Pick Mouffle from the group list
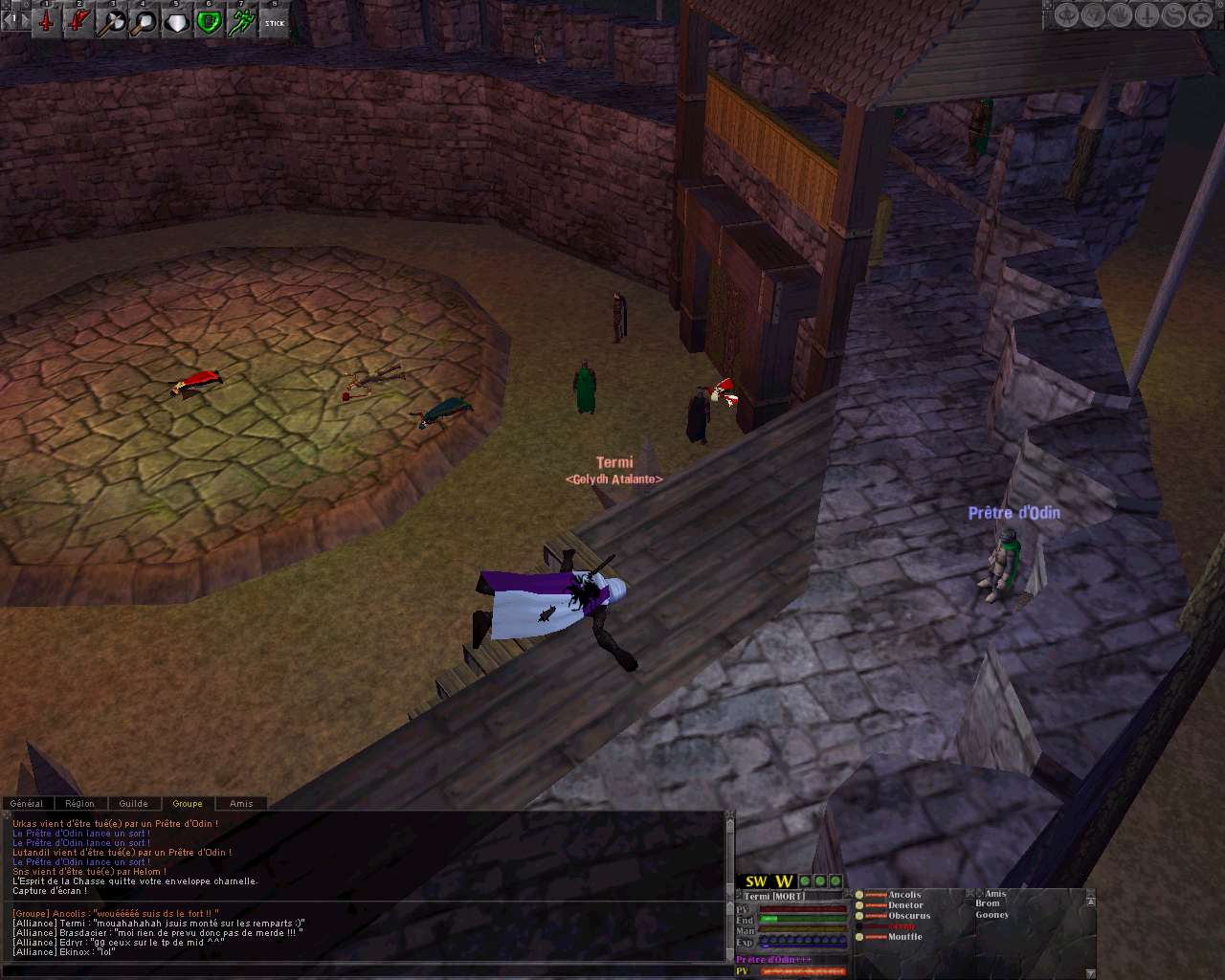 tap(904, 937)
